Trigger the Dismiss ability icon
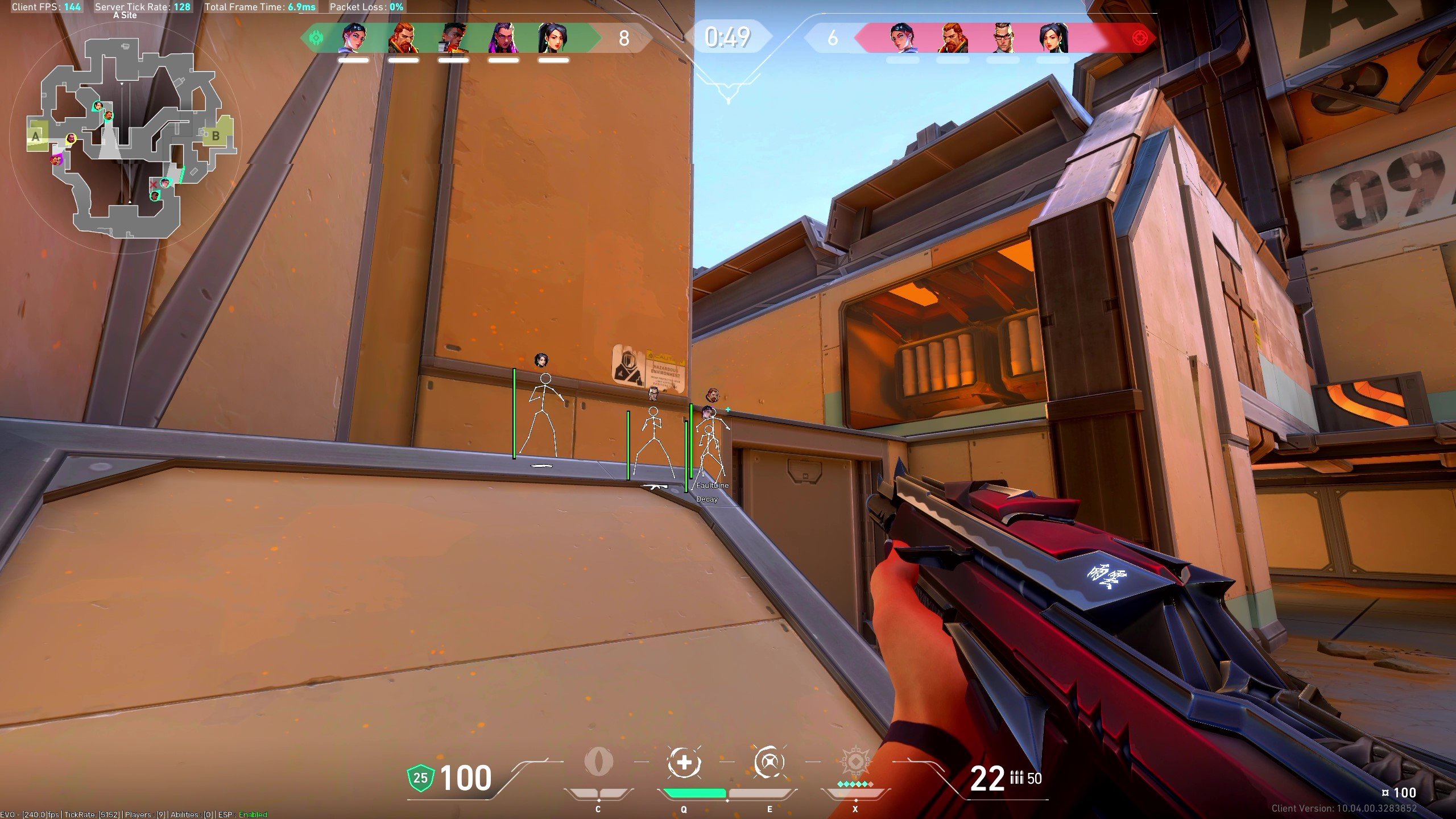Viewport: 1456px width, 819px height. click(770, 762)
